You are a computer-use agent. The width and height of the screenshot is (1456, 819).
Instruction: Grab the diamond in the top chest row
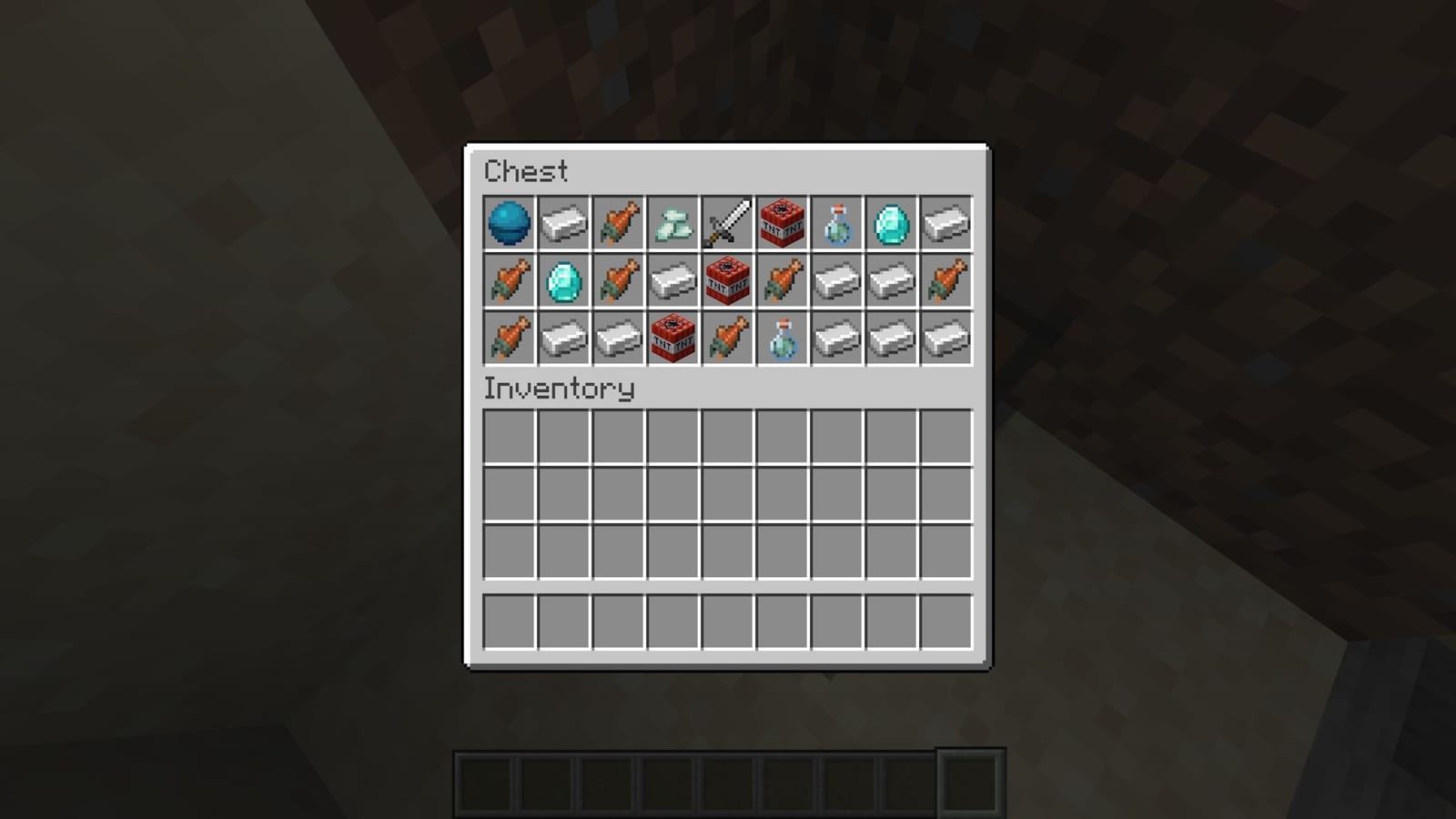tap(890, 224)
